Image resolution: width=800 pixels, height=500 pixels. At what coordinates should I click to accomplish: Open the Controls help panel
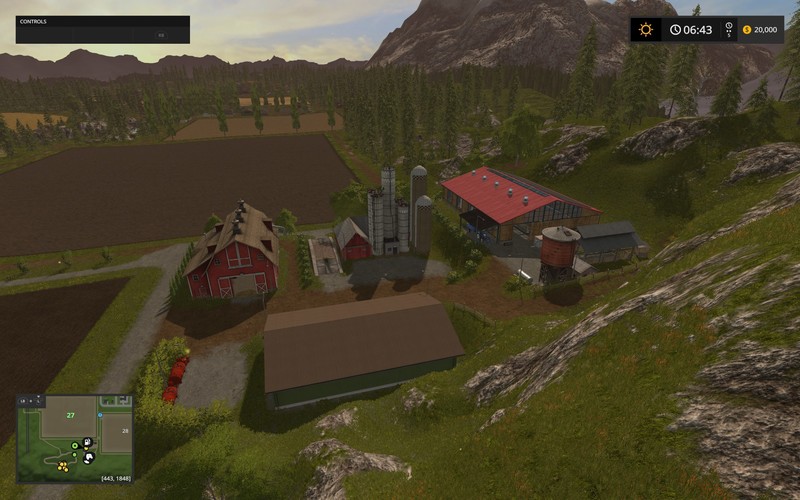(102, 29)
